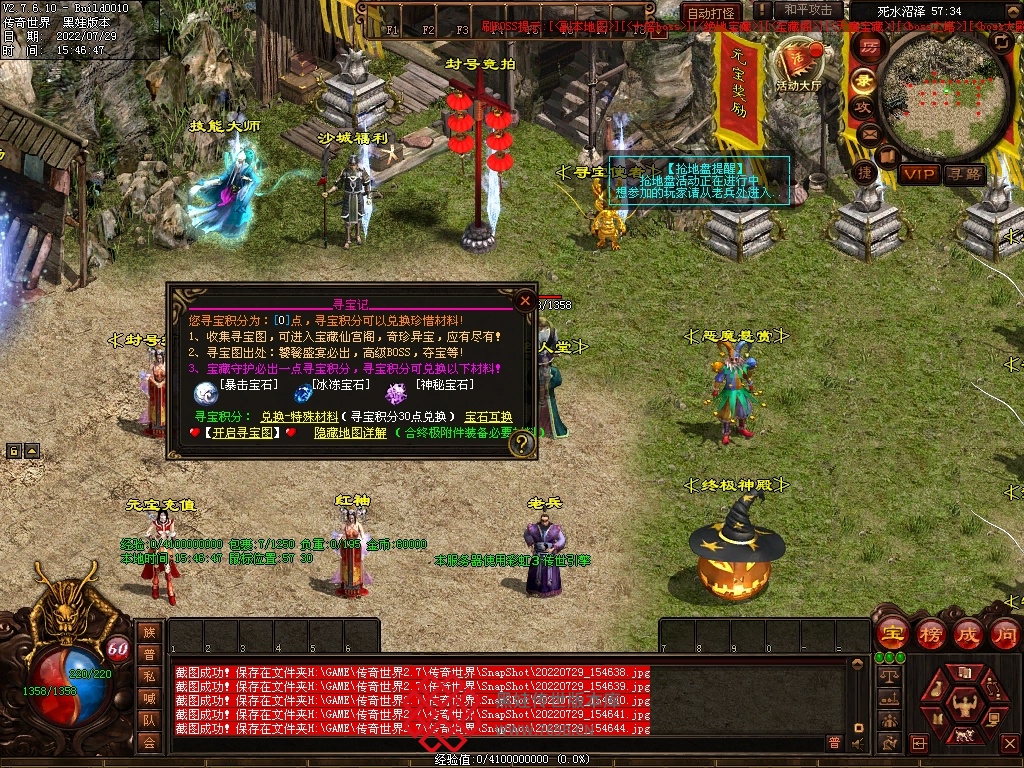The image size is (1024, 768).
Task: Switch to the 喊 shout channel
Action: pyautogui.click(x=149, y=698)
